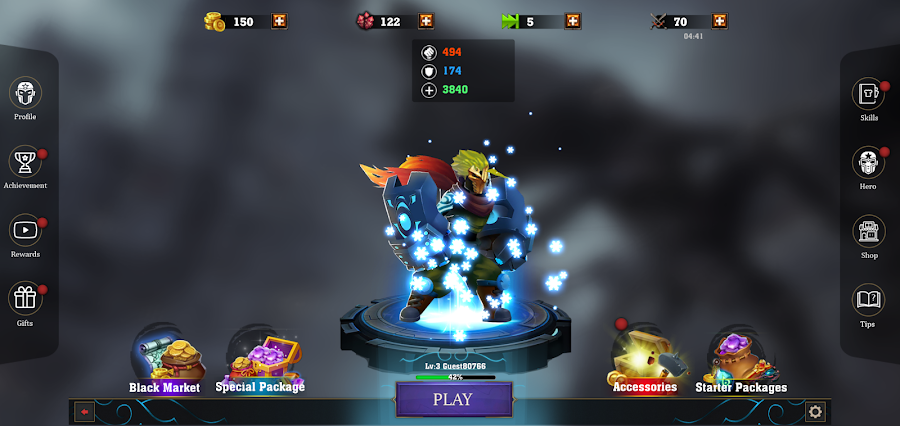Click the red back arrow button

pos(84,411)
